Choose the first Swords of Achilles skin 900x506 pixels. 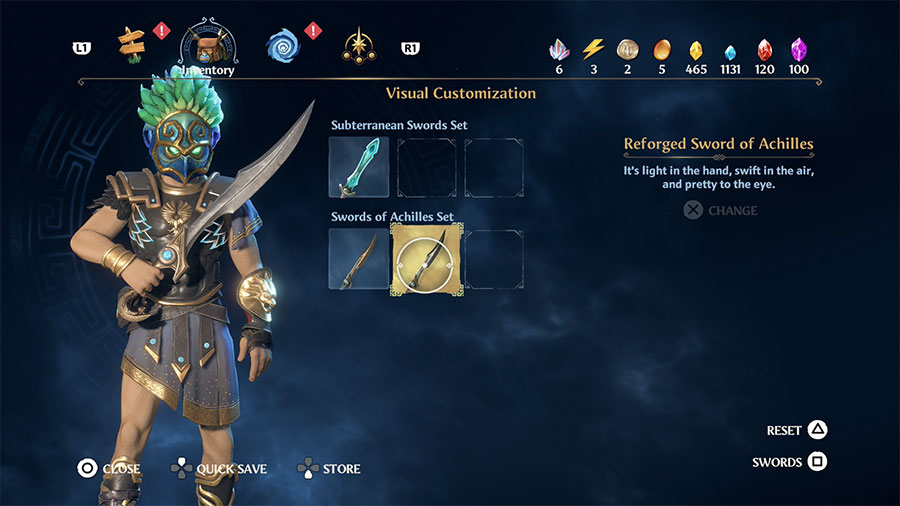pyautogui.click(x=358, y=259)
